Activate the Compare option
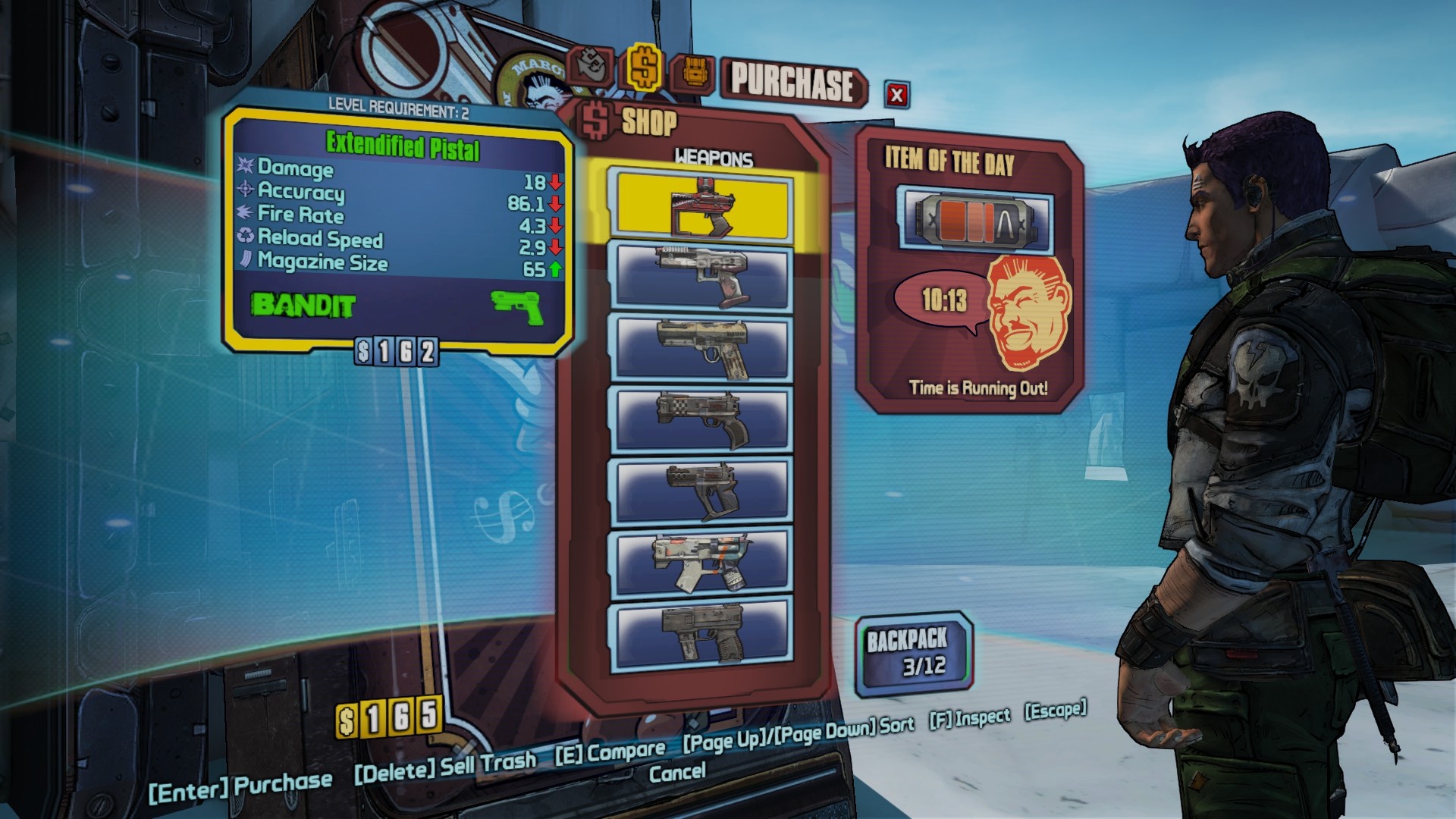Image resolution: width=1456 pixels, height=819 pixels. coord(610,752)
